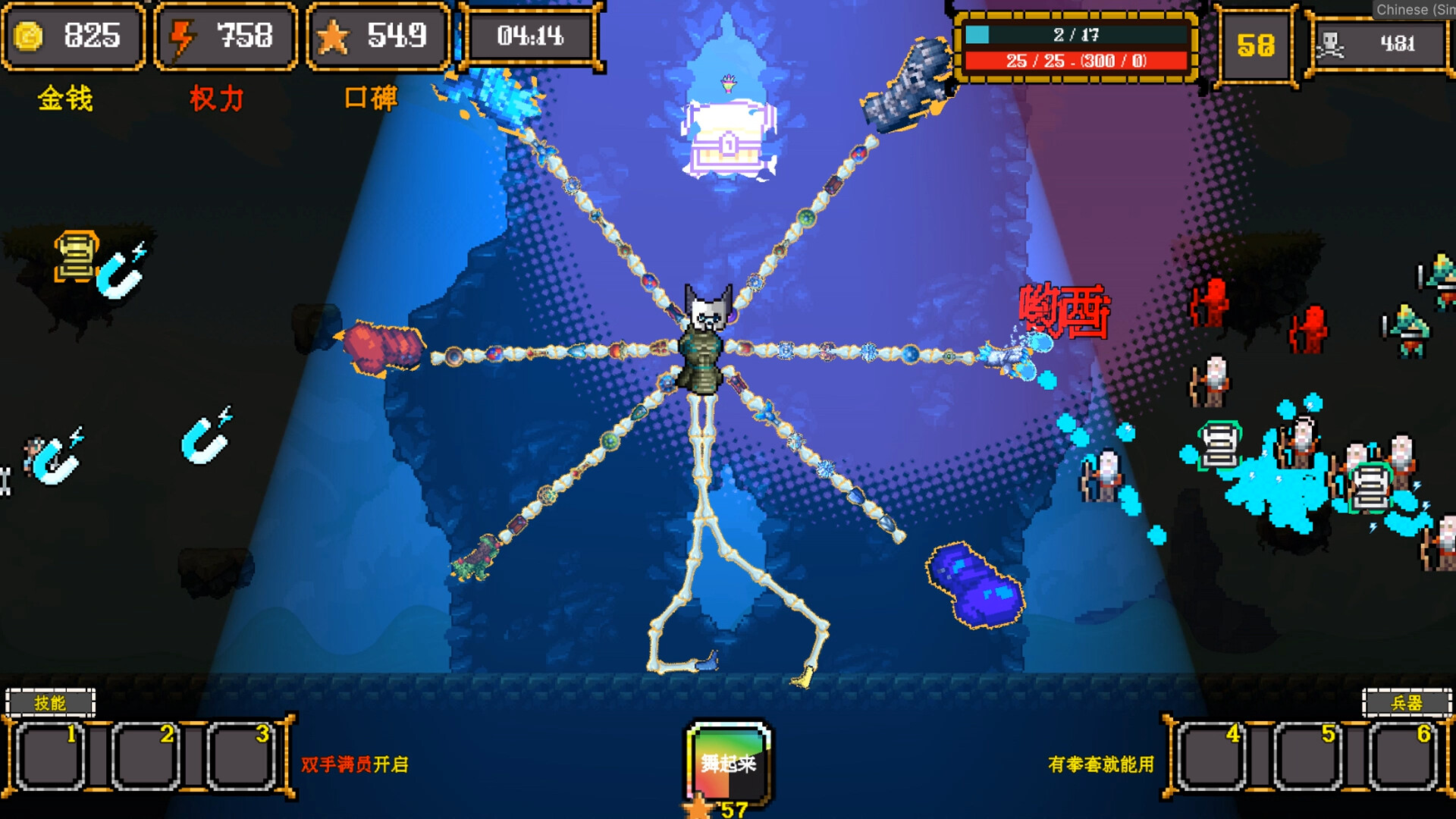The width and height of the screenshot is (1456, 819).
Task: Click the magnet pickup on the left platform
Action: pos(119,273)
